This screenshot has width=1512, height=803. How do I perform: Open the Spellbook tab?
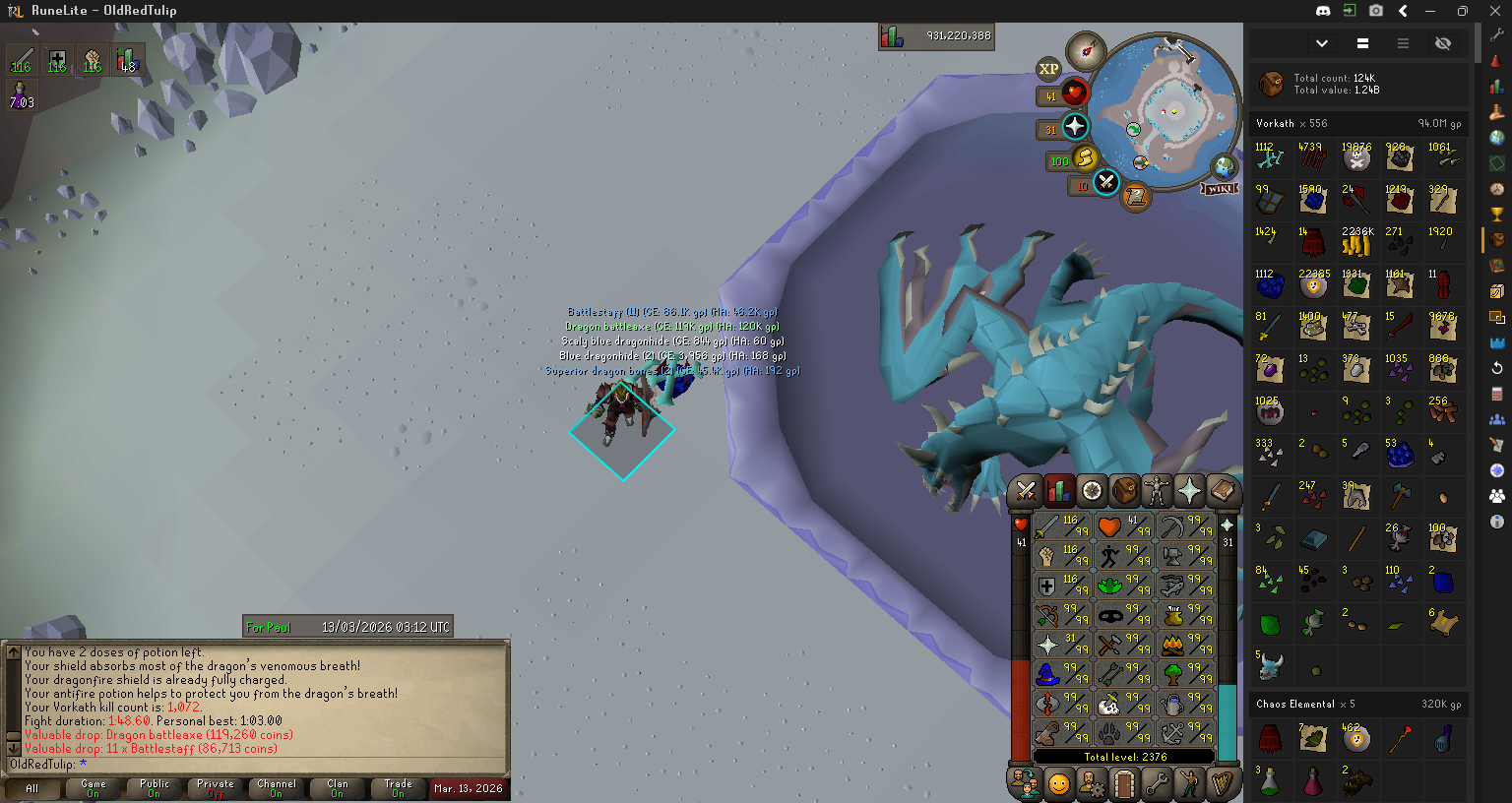[1222, 490]
